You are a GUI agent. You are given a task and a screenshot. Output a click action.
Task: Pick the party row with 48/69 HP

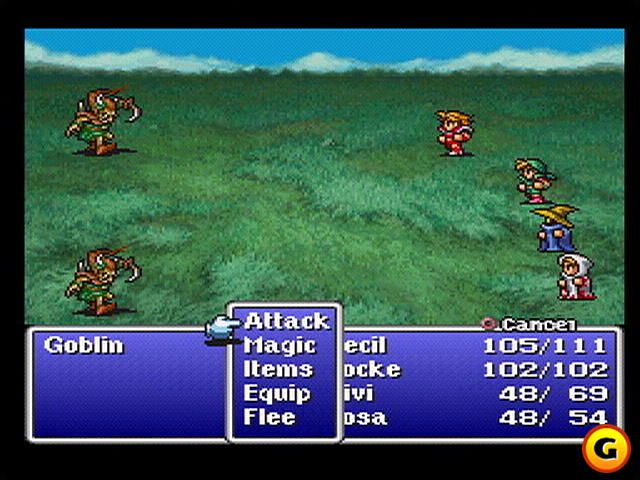point(474,393)
